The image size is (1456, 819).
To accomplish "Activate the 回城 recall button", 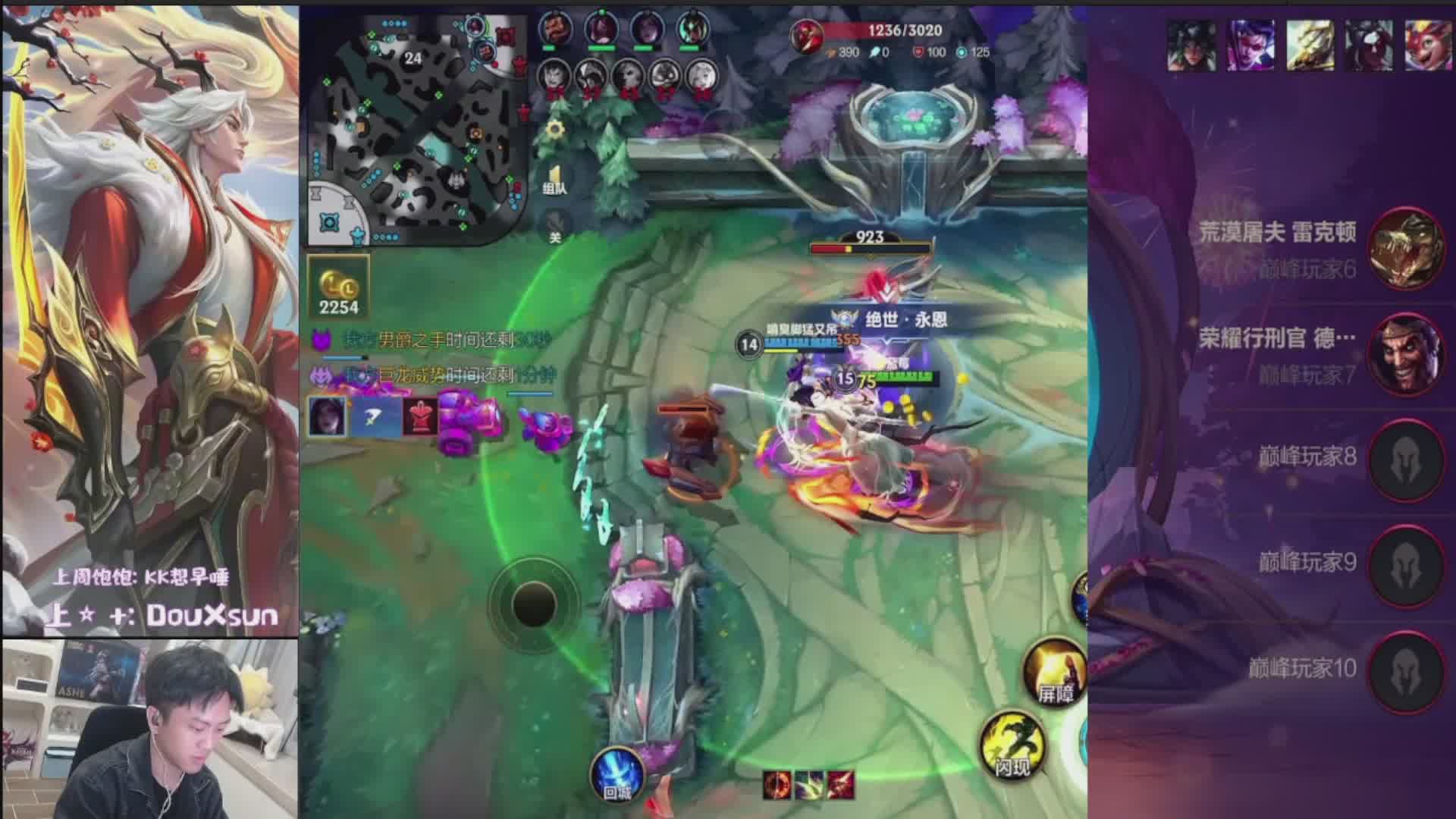I will (x=617, y=774).
